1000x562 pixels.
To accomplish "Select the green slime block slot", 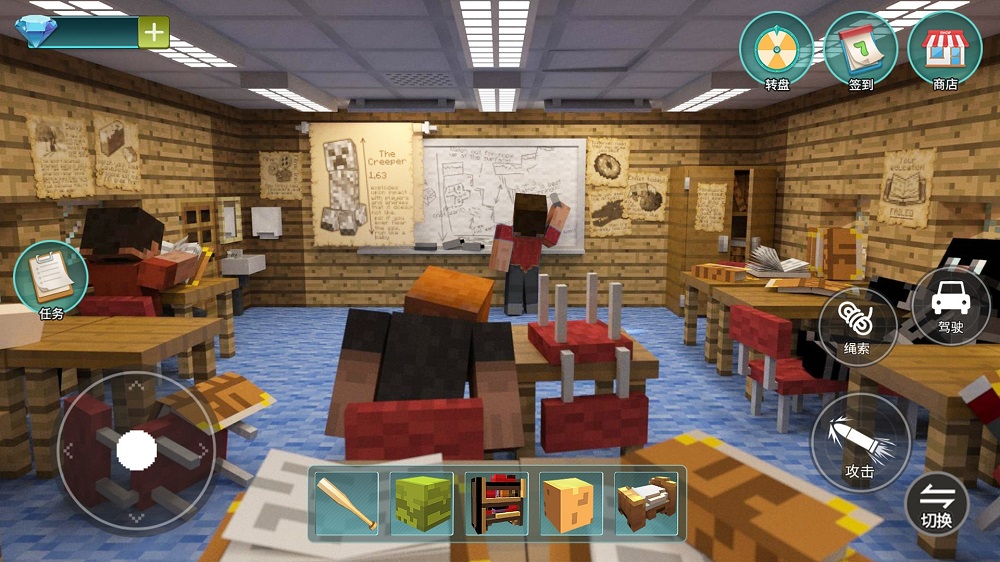I will [x=422, y=503].
